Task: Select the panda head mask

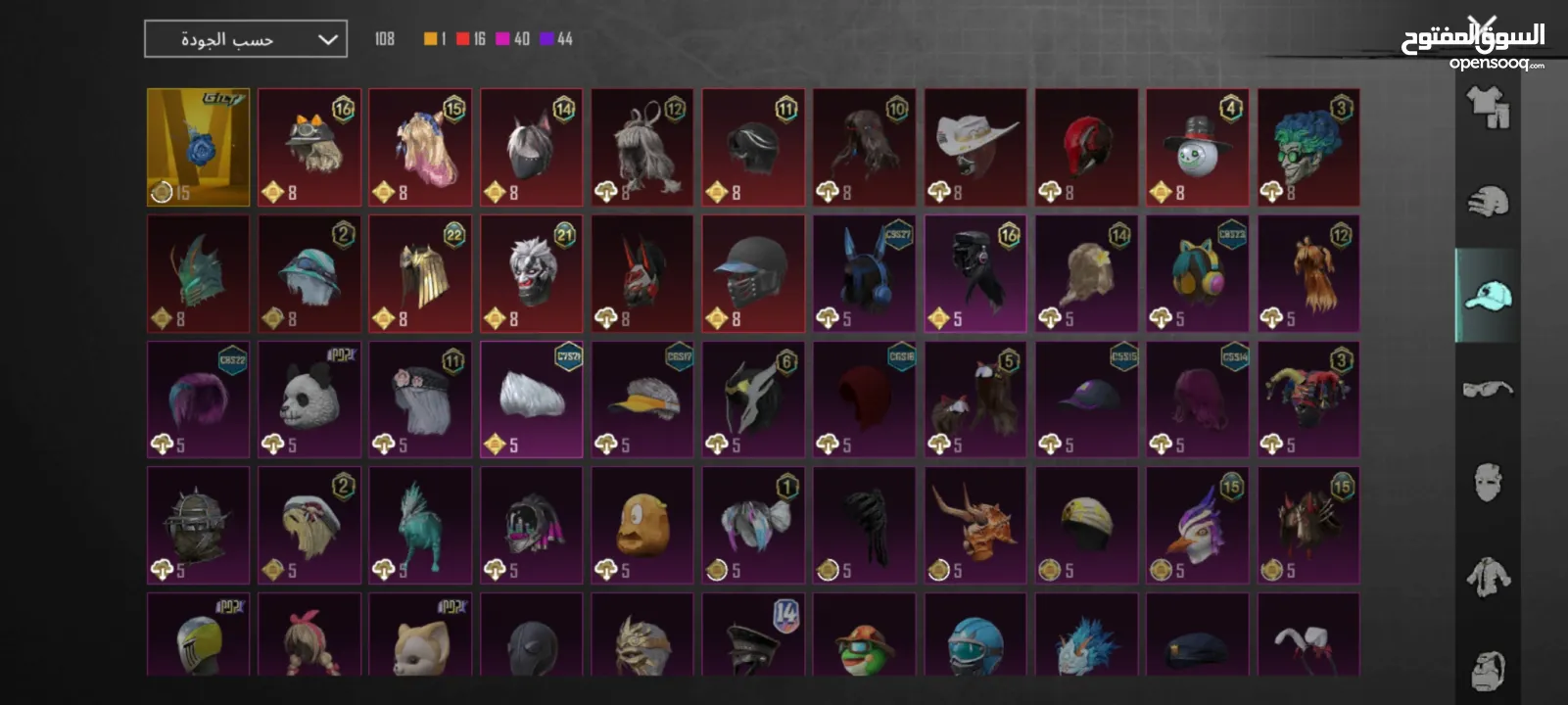Action: (x=309, y=399)
